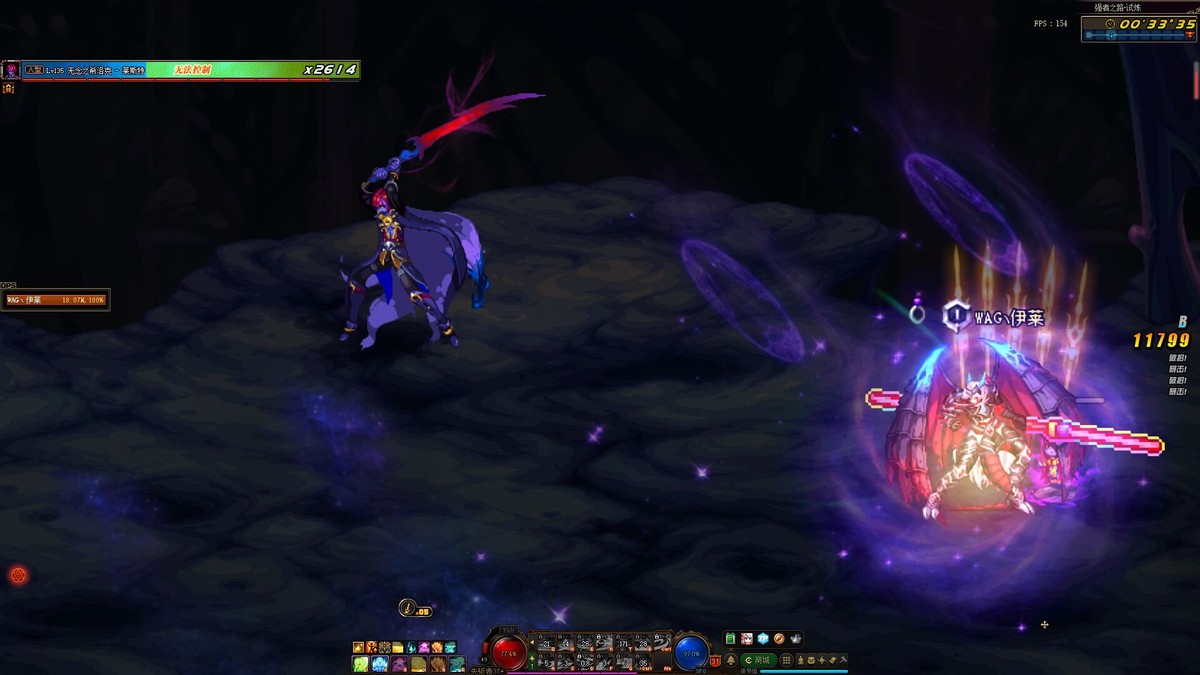1200x675 pixels.
Task: Click the gold ring buff icon
Action: (407, 607)
